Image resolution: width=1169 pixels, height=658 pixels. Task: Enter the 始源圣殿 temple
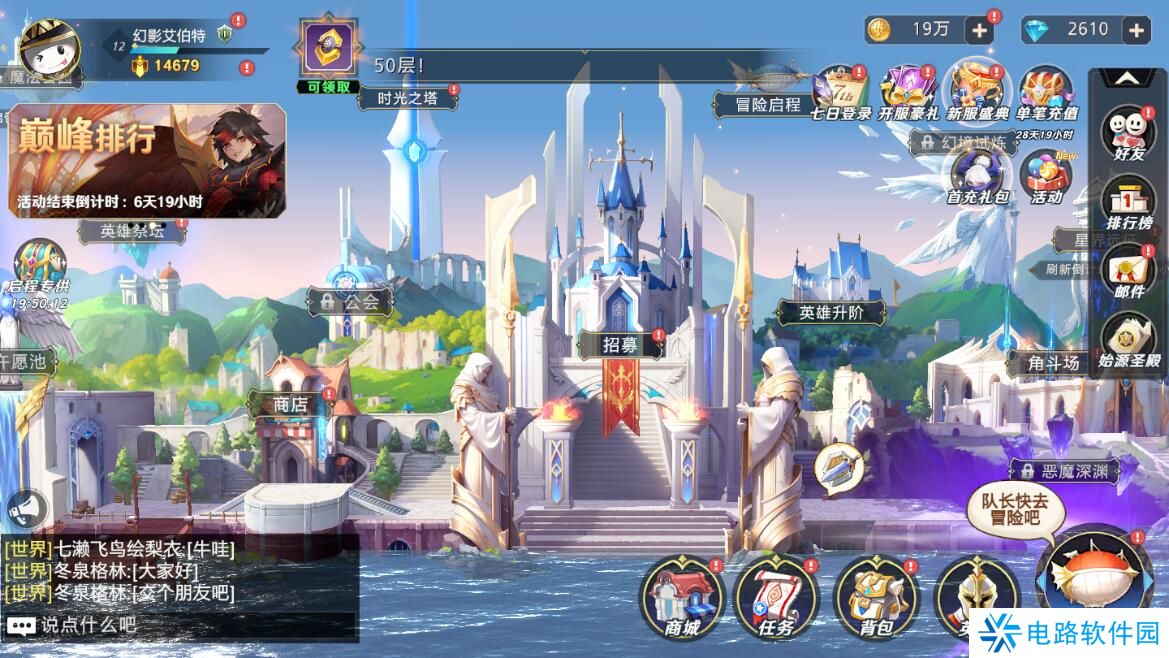coord(1127,342)
